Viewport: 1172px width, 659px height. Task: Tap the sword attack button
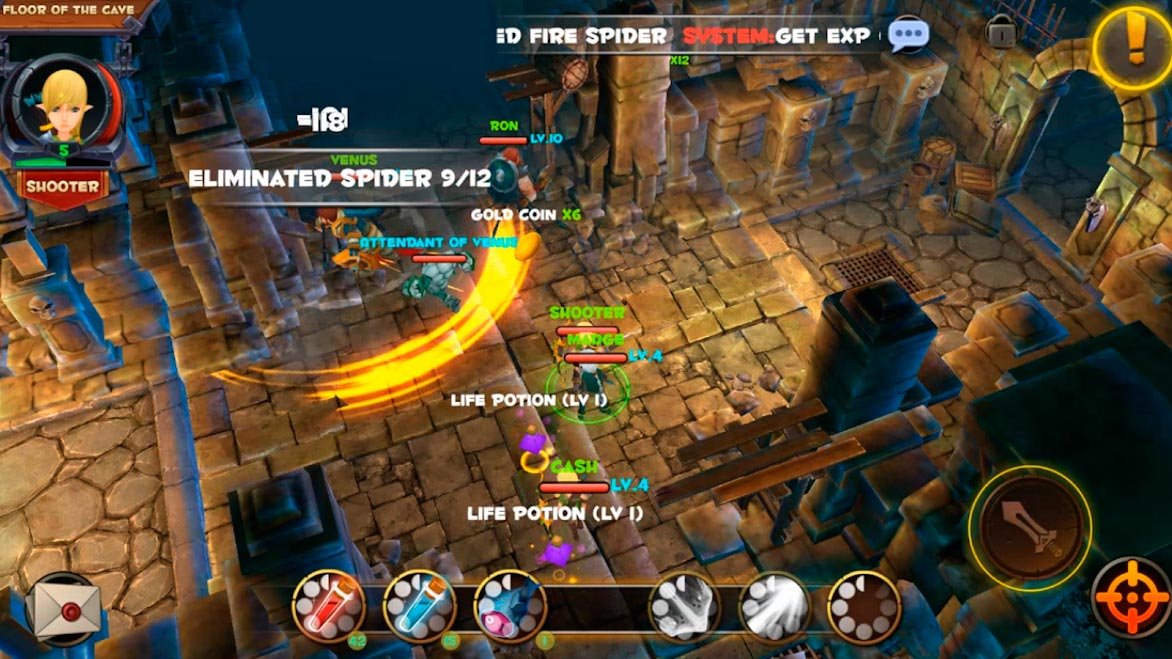click(x=1030, y=527)
